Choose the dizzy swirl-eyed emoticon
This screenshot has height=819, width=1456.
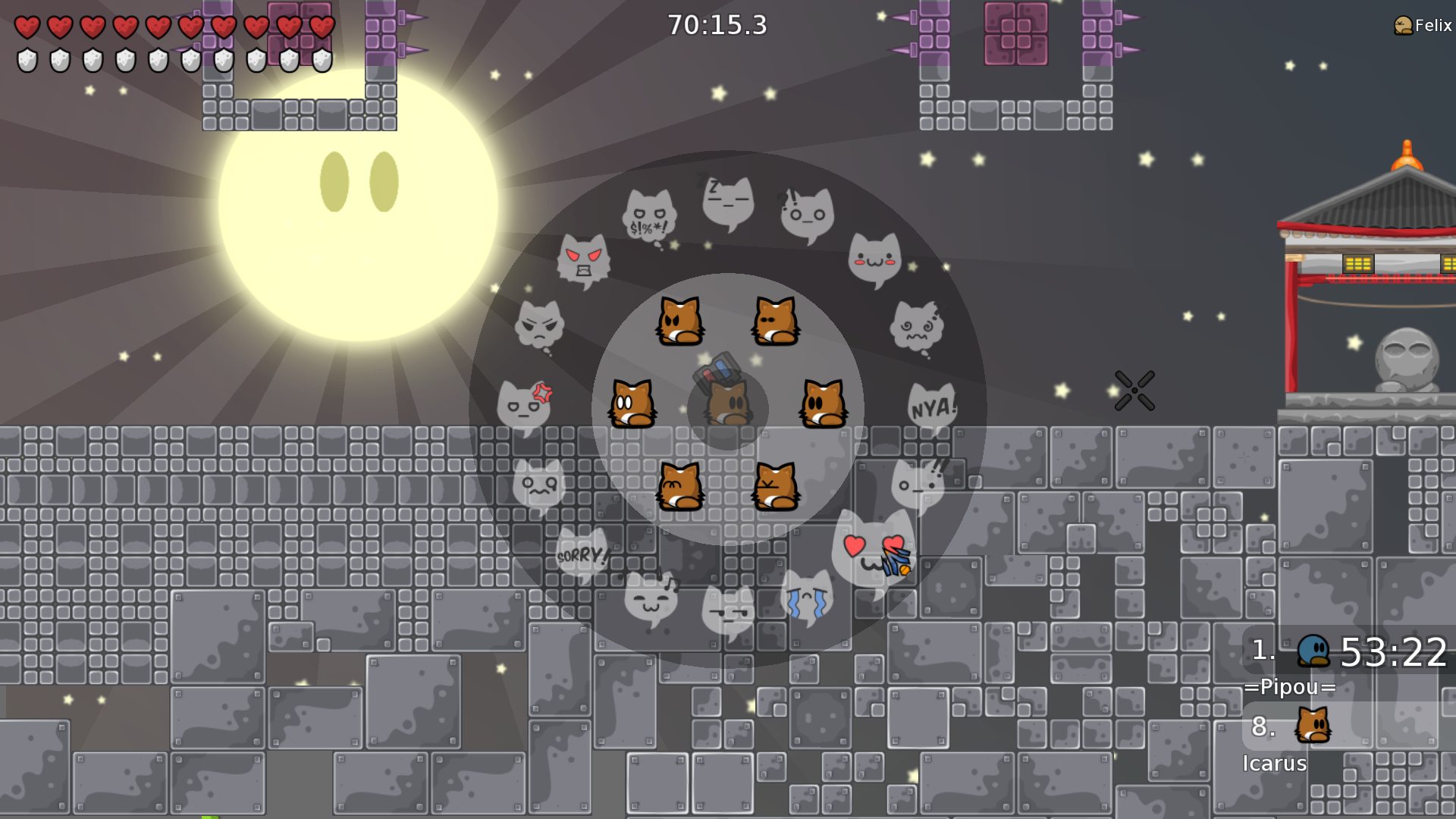click(917, 328)
